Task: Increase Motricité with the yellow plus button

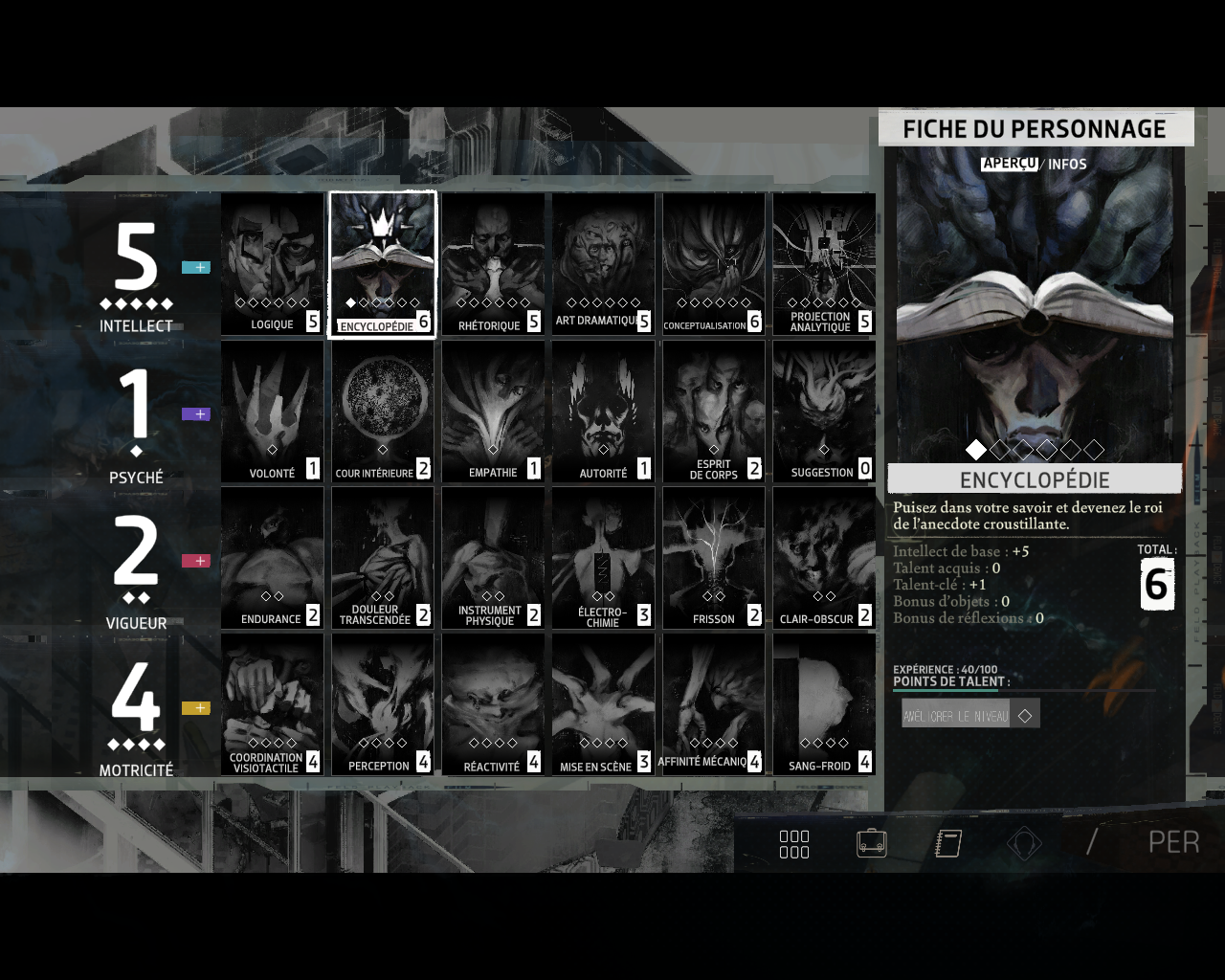Action: [196, 708]
